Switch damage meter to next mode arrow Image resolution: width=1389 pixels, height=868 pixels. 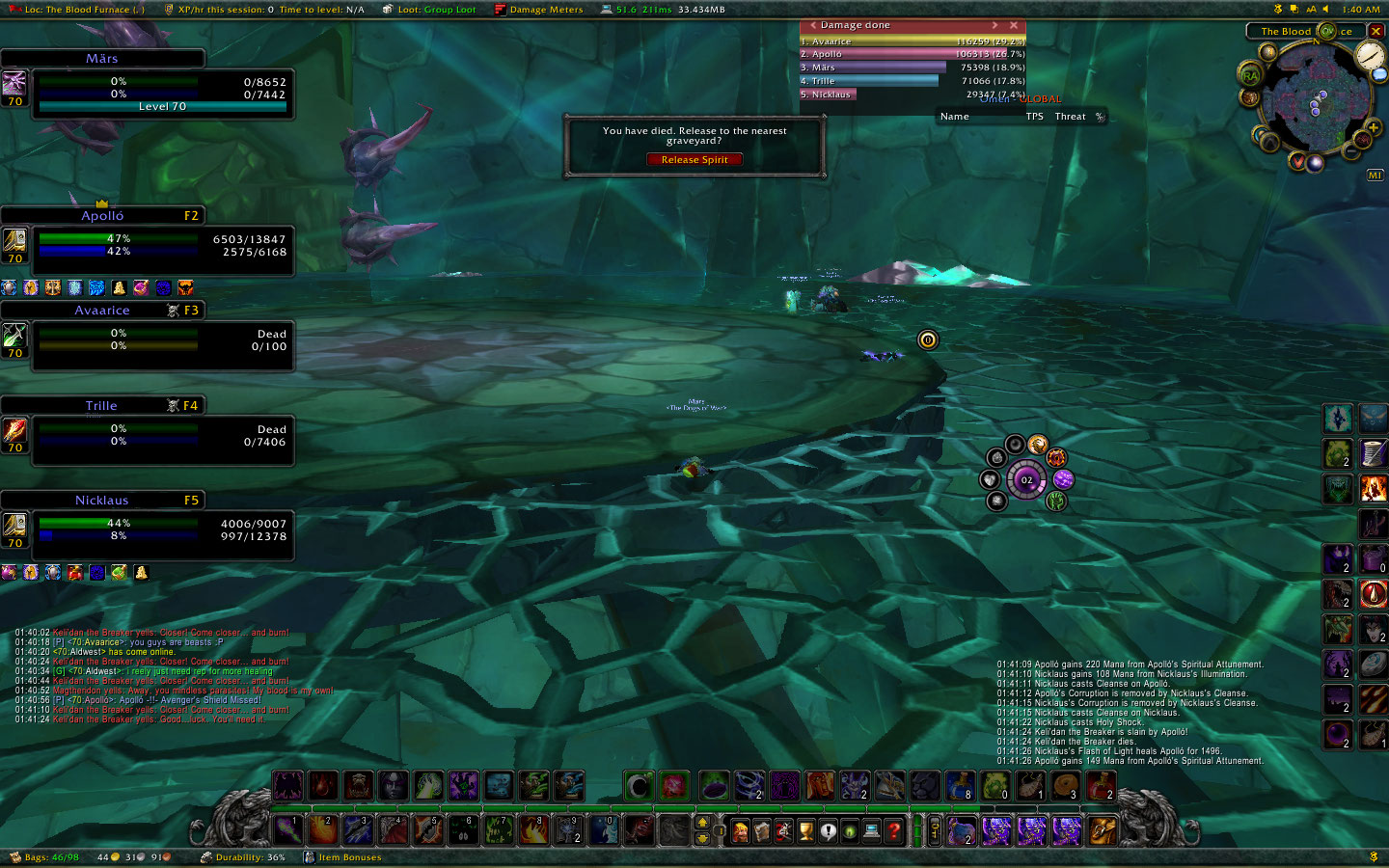(x=994, y=25)
